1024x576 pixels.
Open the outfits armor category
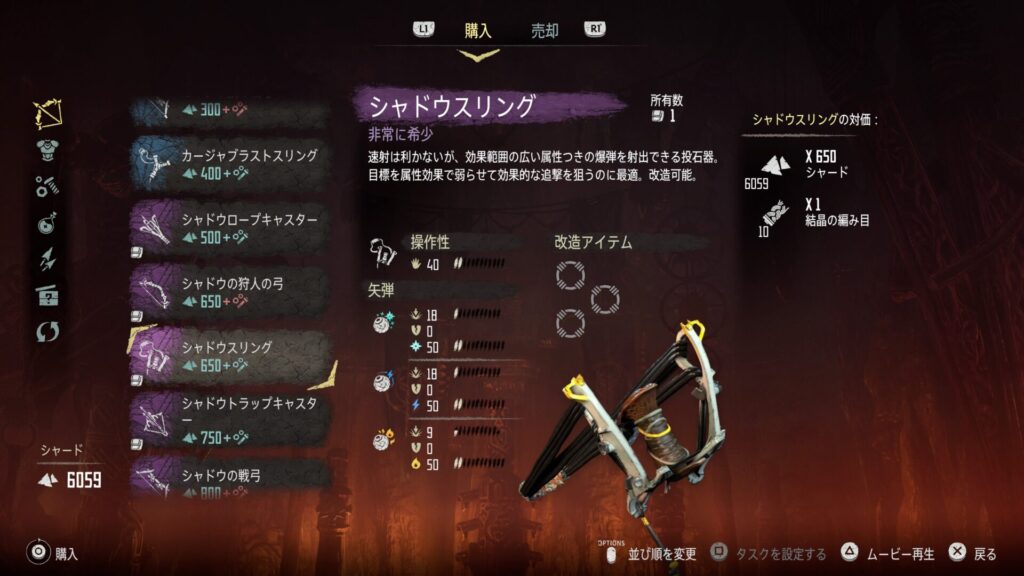pos(47,151)
